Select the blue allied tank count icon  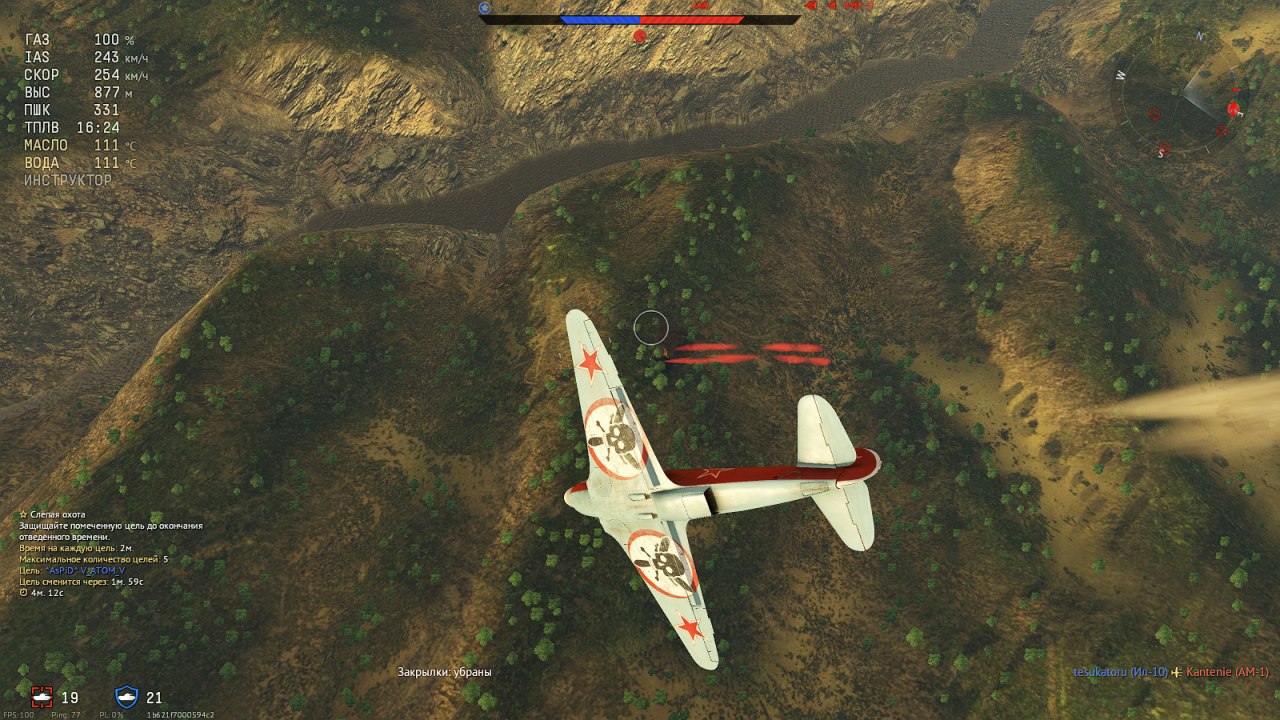click(127, 697)
